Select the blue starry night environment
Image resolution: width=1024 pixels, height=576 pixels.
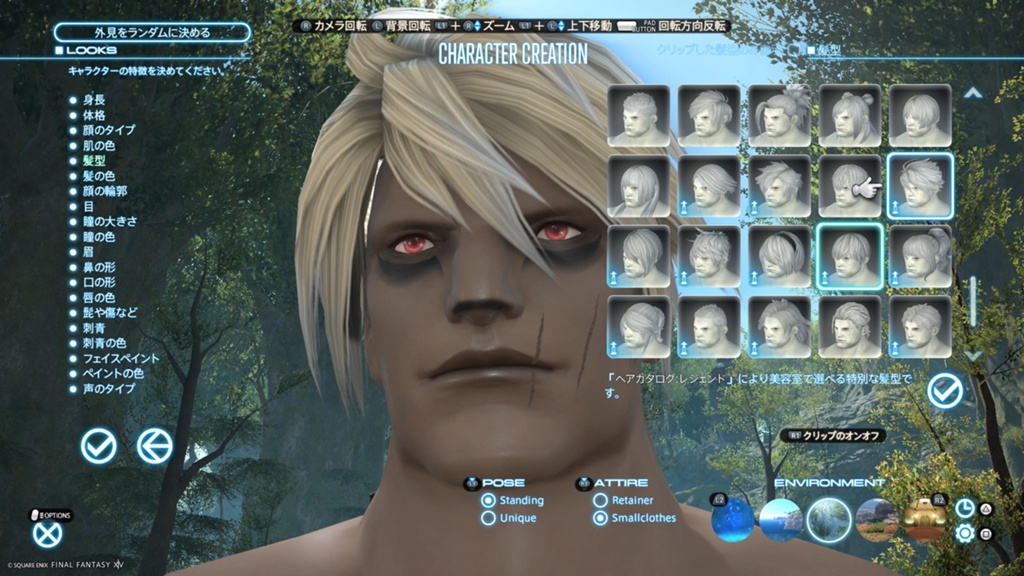point(732,518)
